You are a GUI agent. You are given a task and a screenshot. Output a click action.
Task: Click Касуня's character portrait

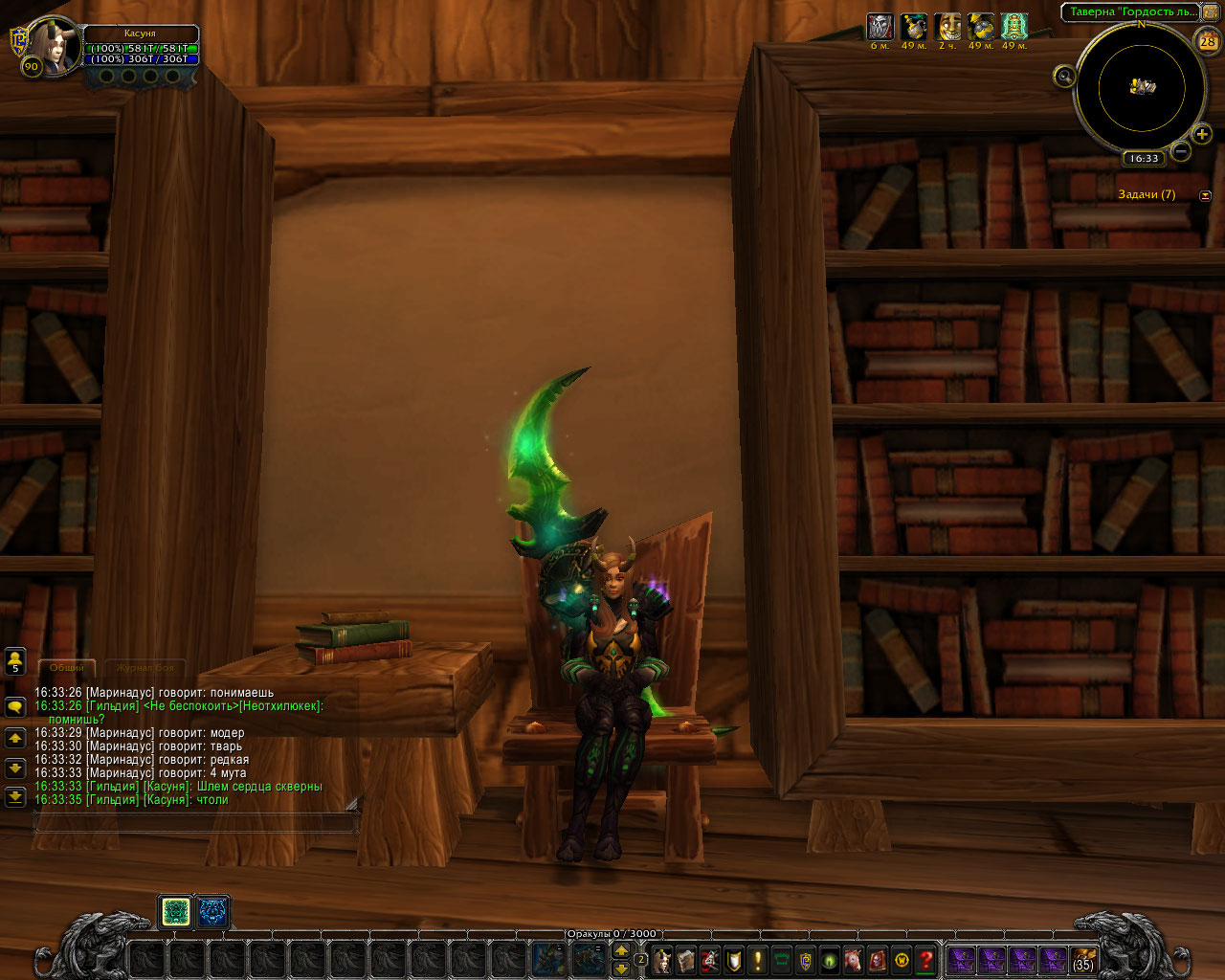[52, 48]
